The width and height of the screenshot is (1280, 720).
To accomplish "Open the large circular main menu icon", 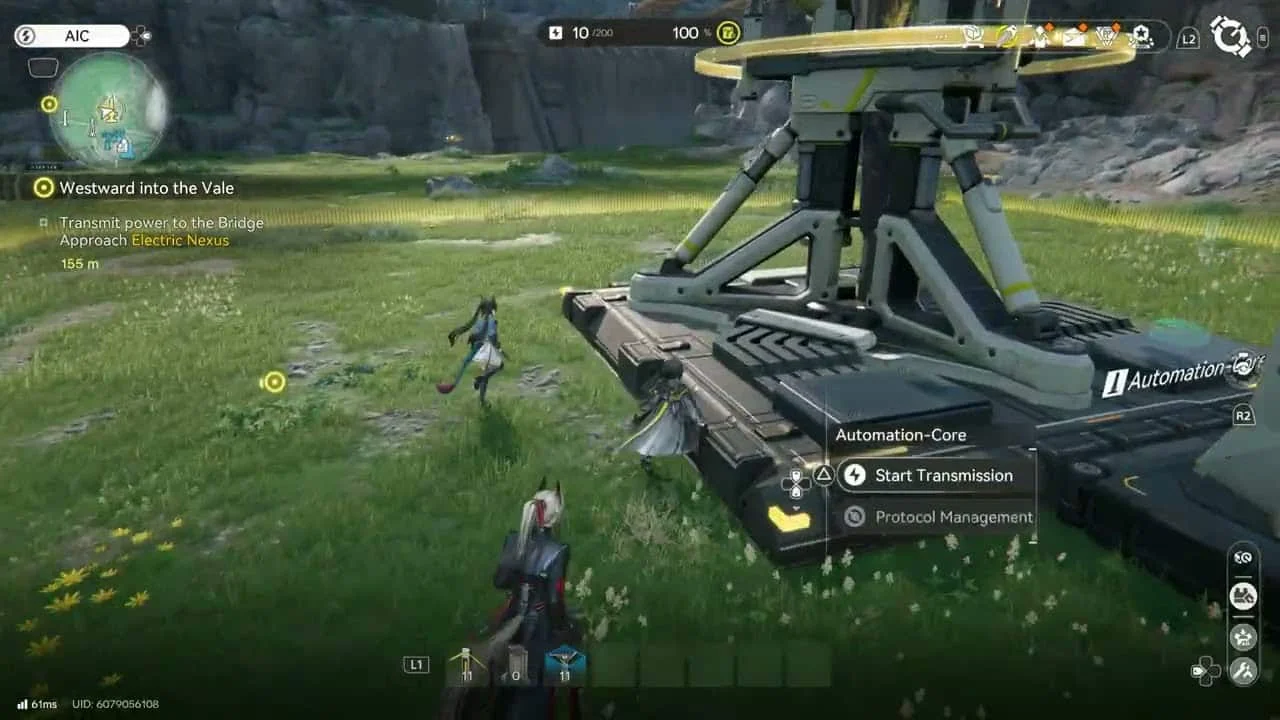I will 1230,36.
